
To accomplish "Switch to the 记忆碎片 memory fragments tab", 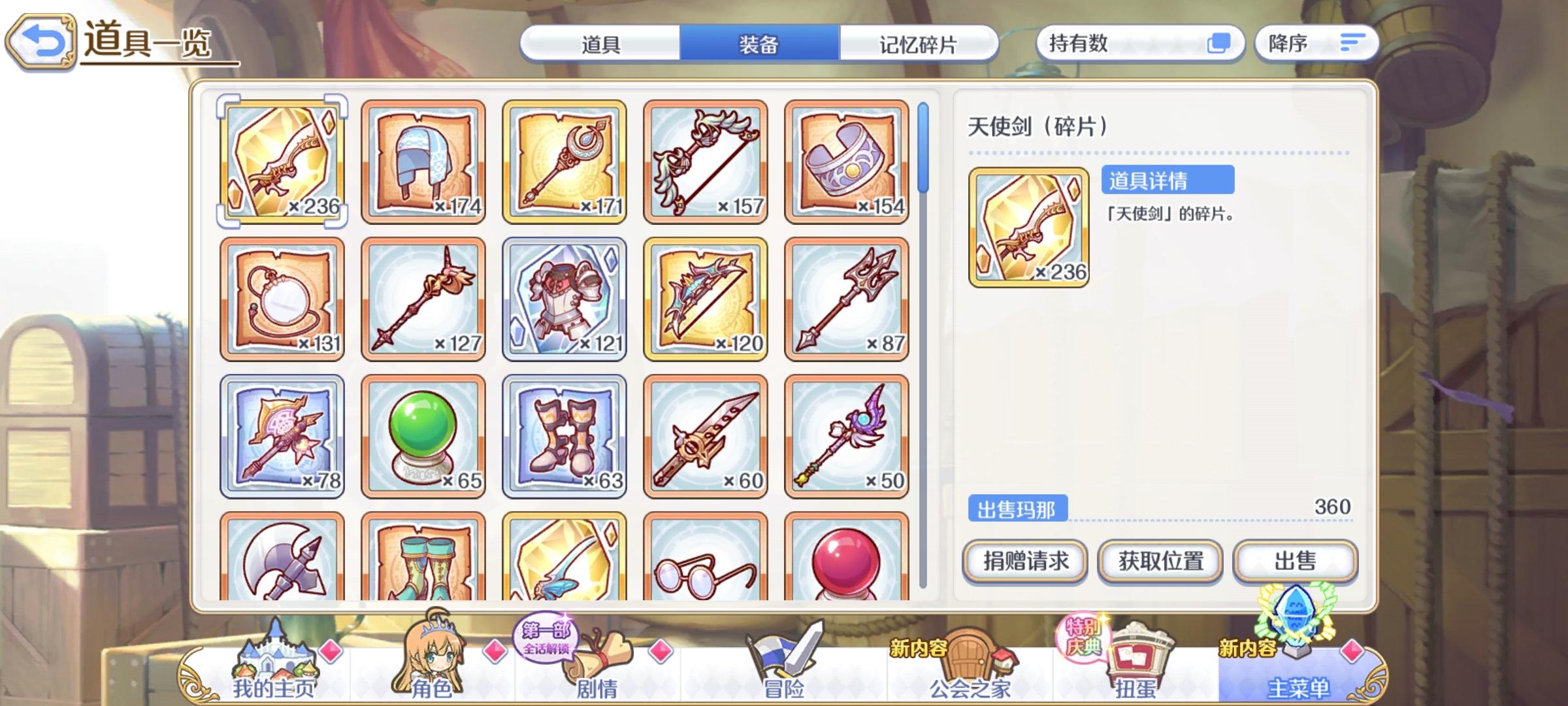I will pos(915,44).
